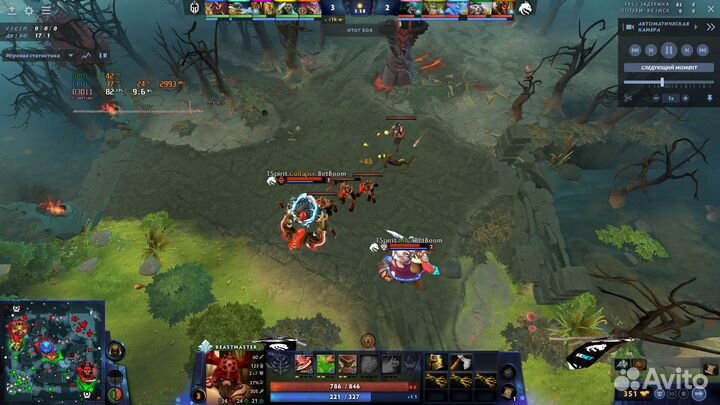This screenshot has width=720, height=405.
Task: Open the gear settings icon
Action: (x=28, y=11)
